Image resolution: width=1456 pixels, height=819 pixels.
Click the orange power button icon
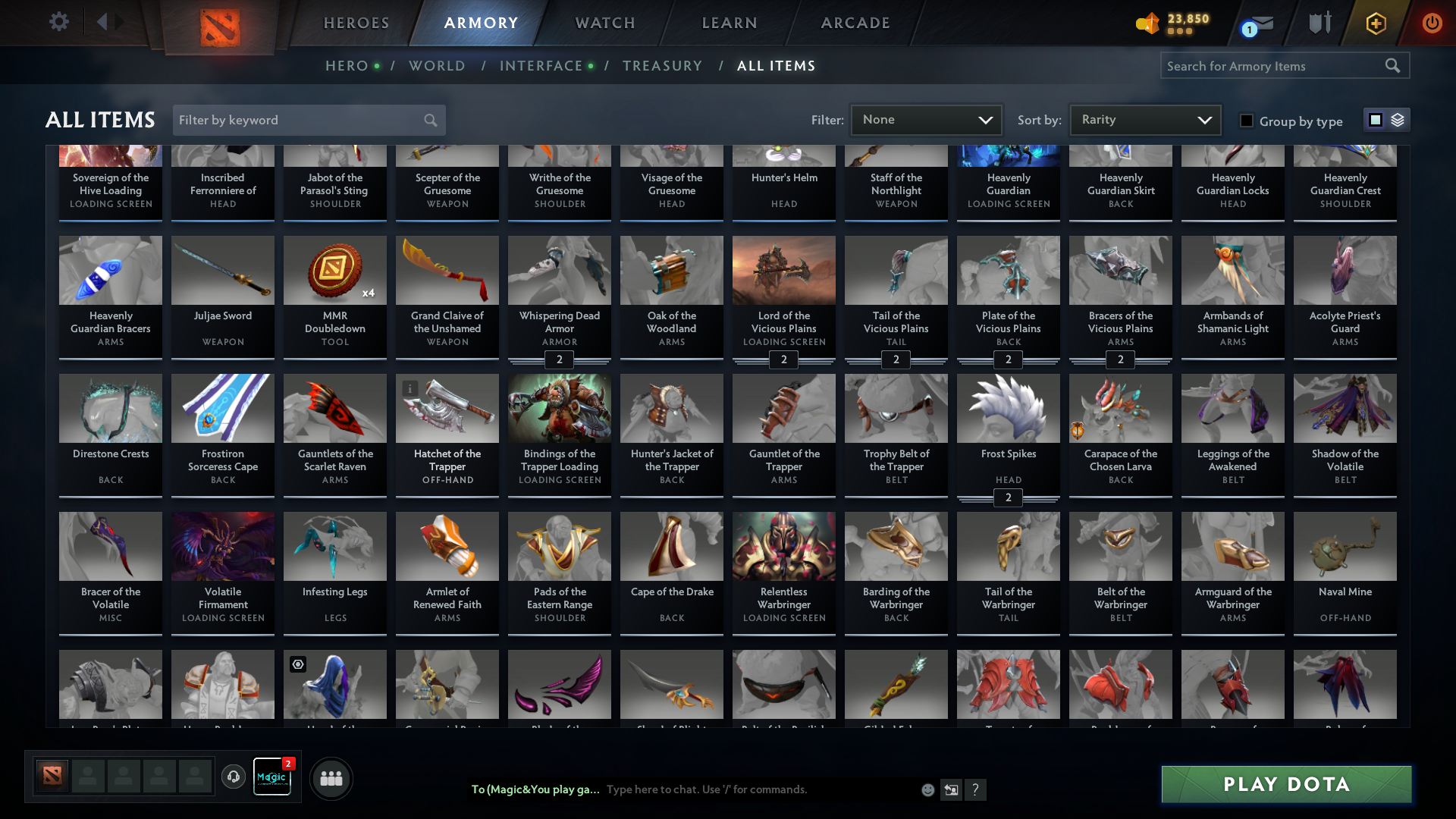tap(1432, 24)
